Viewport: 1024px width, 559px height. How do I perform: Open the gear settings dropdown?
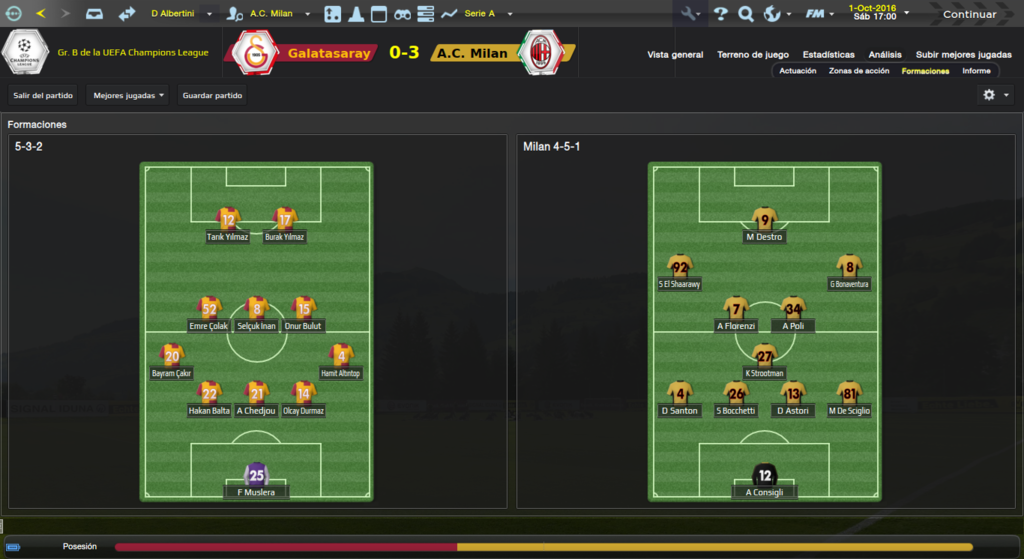995,95
